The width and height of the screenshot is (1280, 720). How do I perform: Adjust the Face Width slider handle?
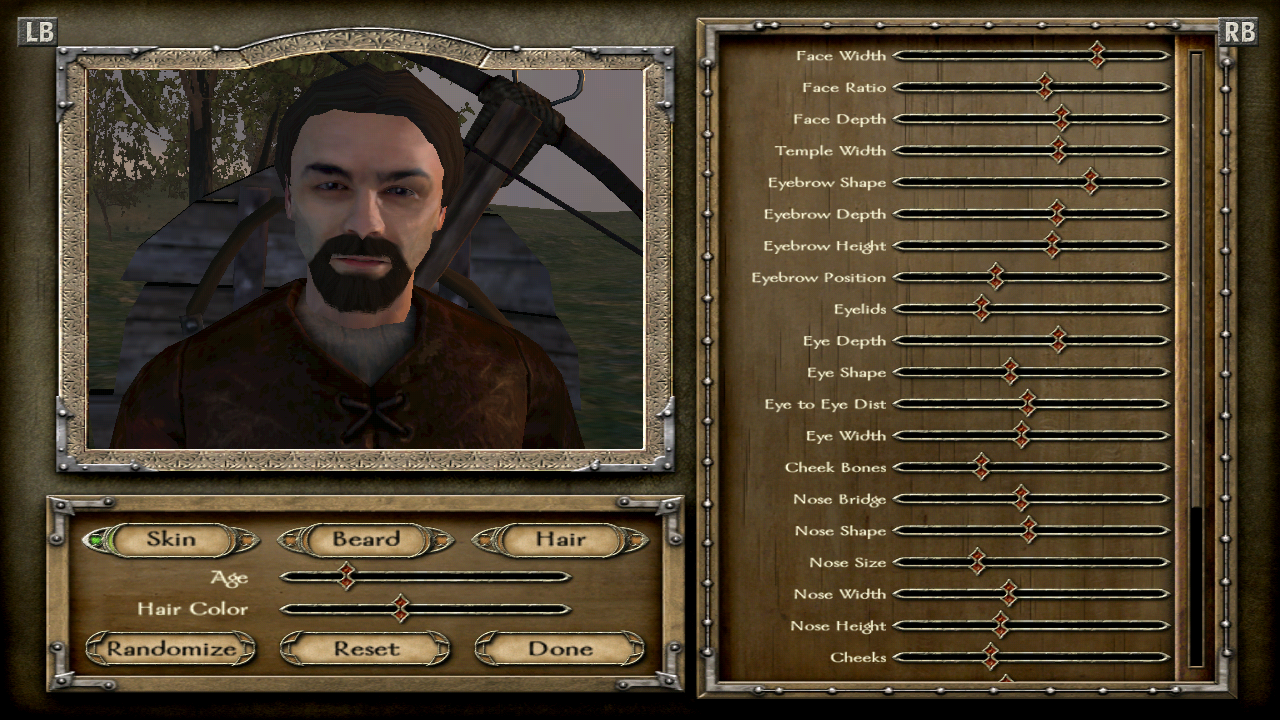pyautogui.click(x=1097, y=56)
